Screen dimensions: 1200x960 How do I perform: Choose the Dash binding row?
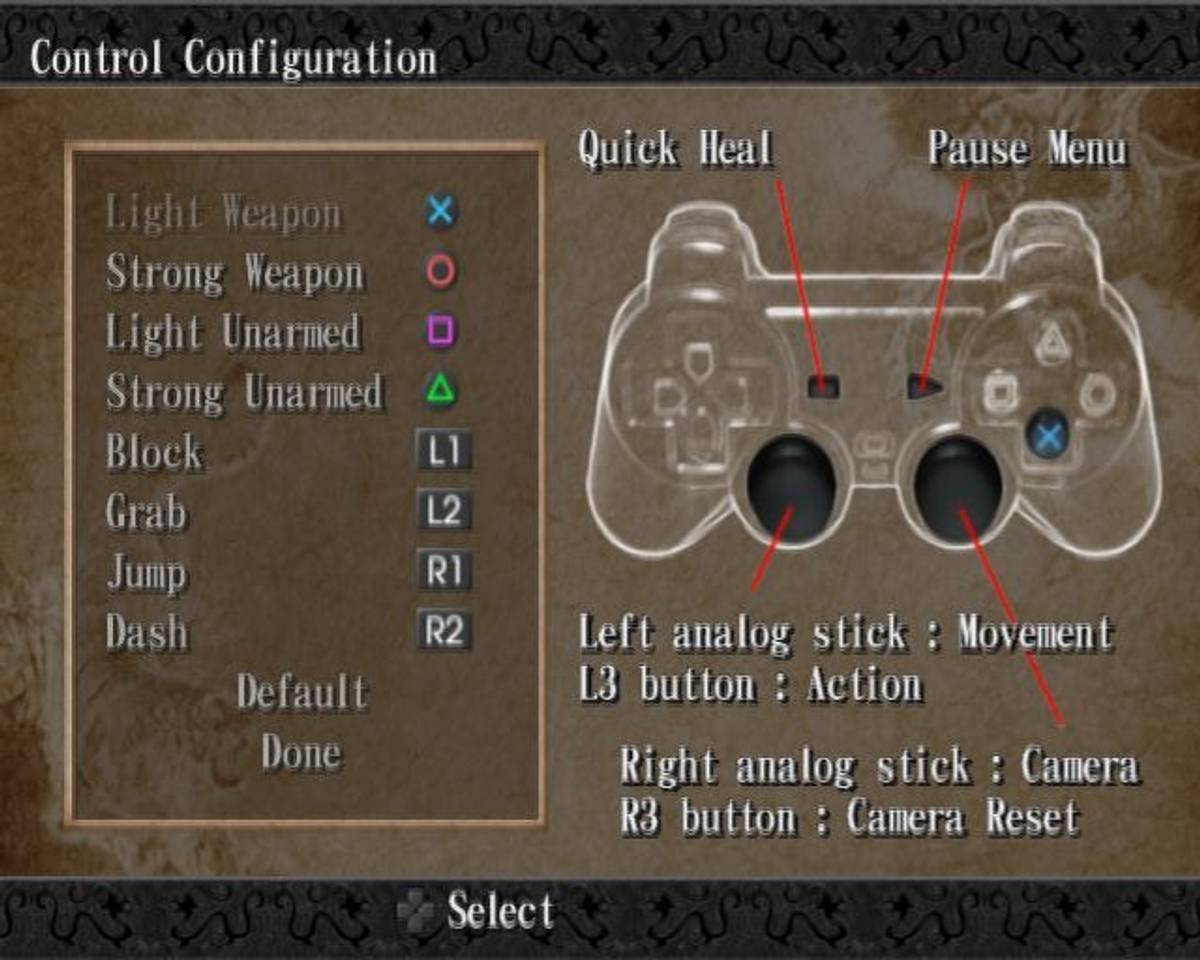pyautogui.click(x=147, y=632)
